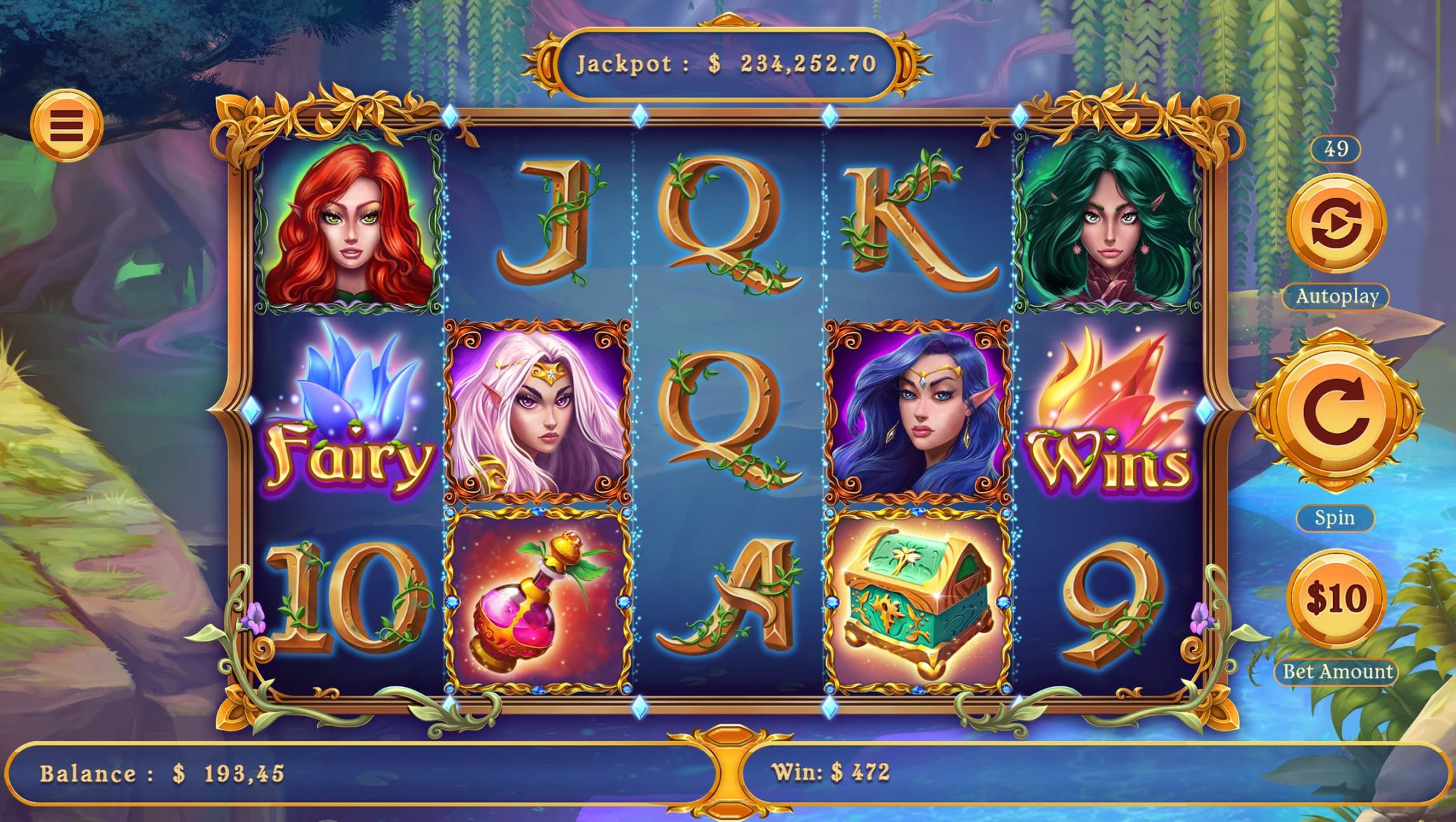Click the autoplay counter showing 49

tap(1337, 148)
